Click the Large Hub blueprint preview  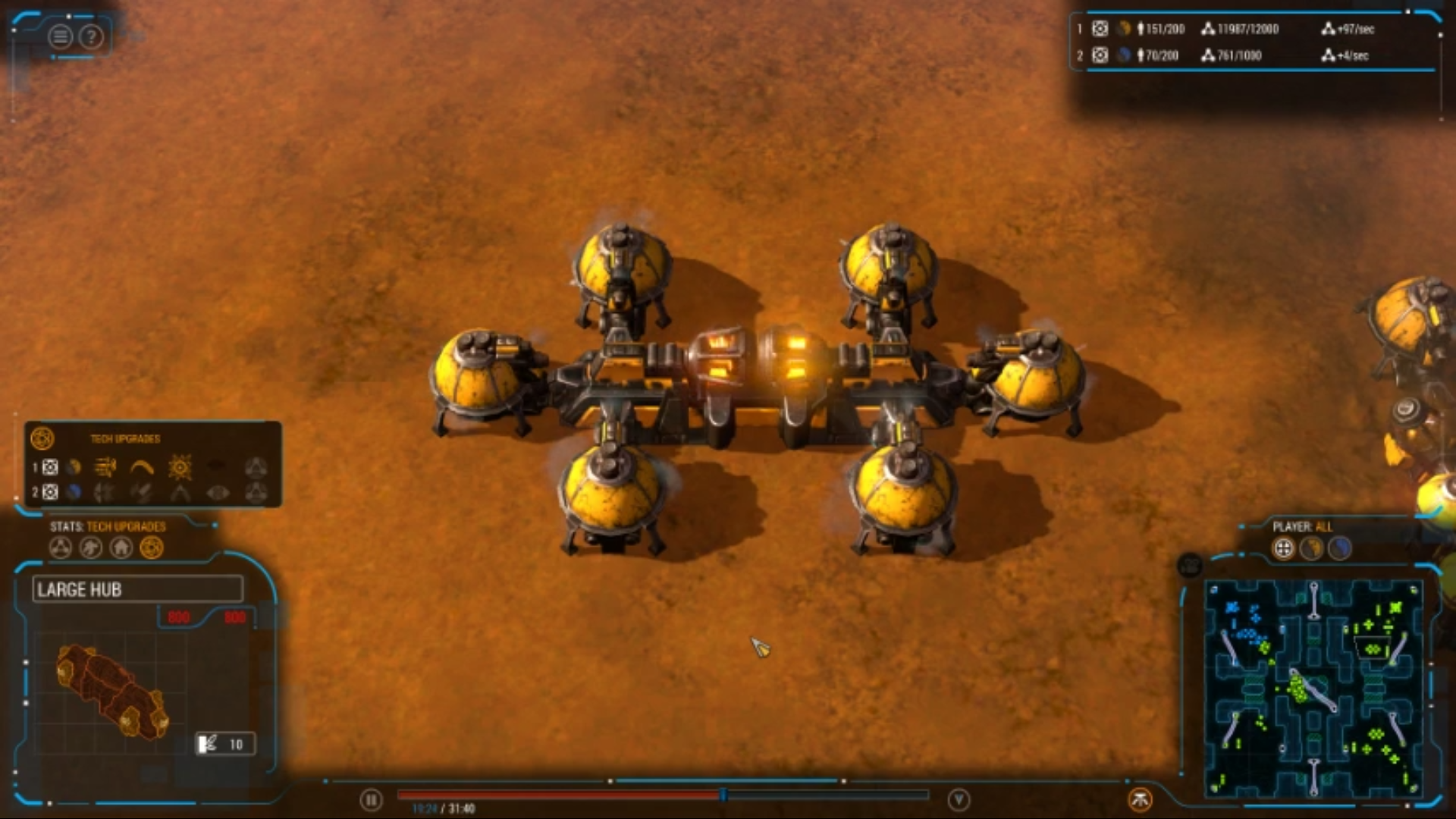click(112, 692)
